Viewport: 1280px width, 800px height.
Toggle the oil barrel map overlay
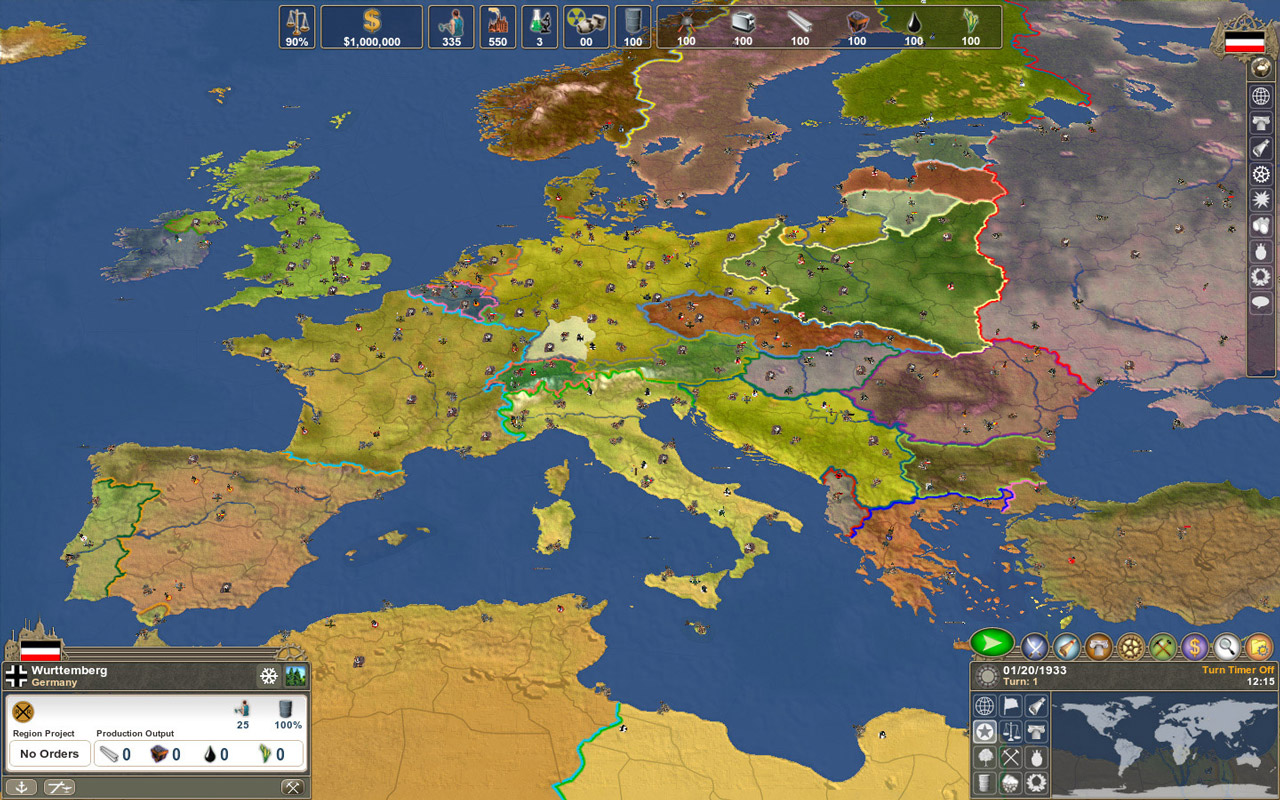pos(984,783)
